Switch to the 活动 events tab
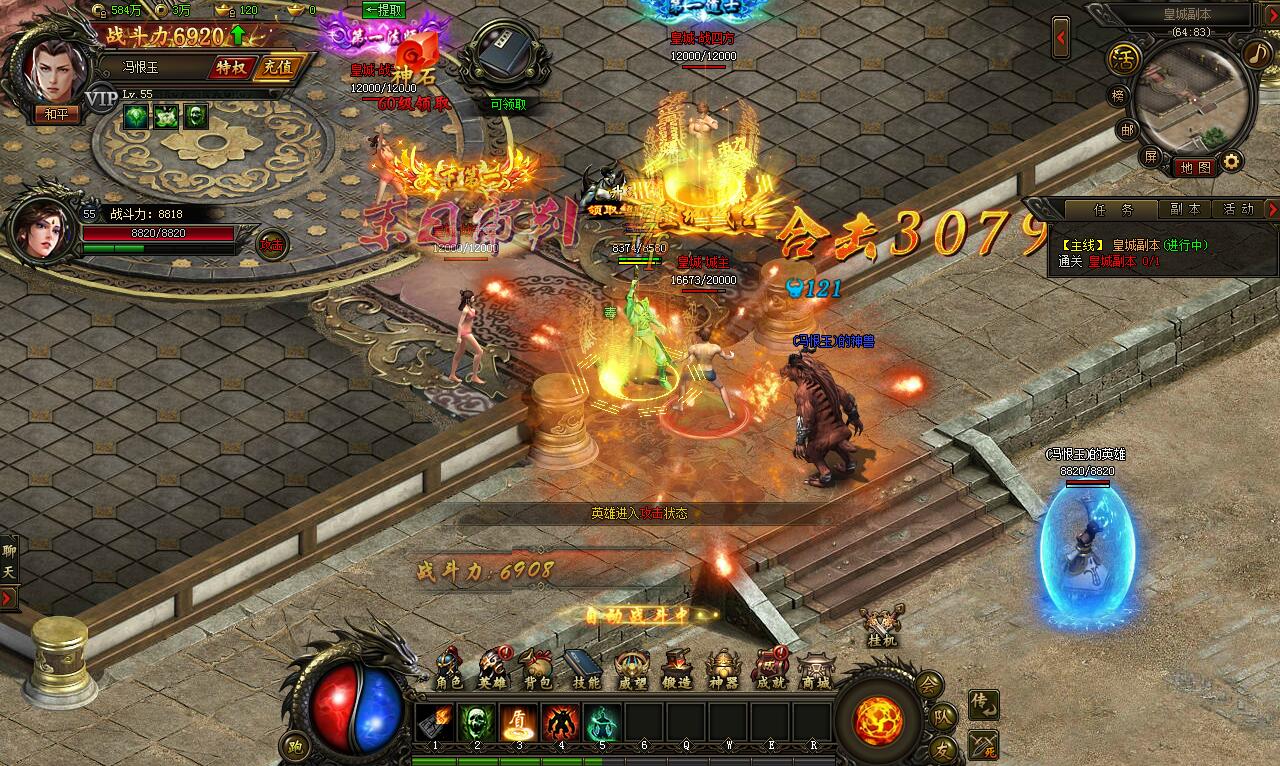The image size is (1280, 766). pyautogui.click(x=1238, y=209)
